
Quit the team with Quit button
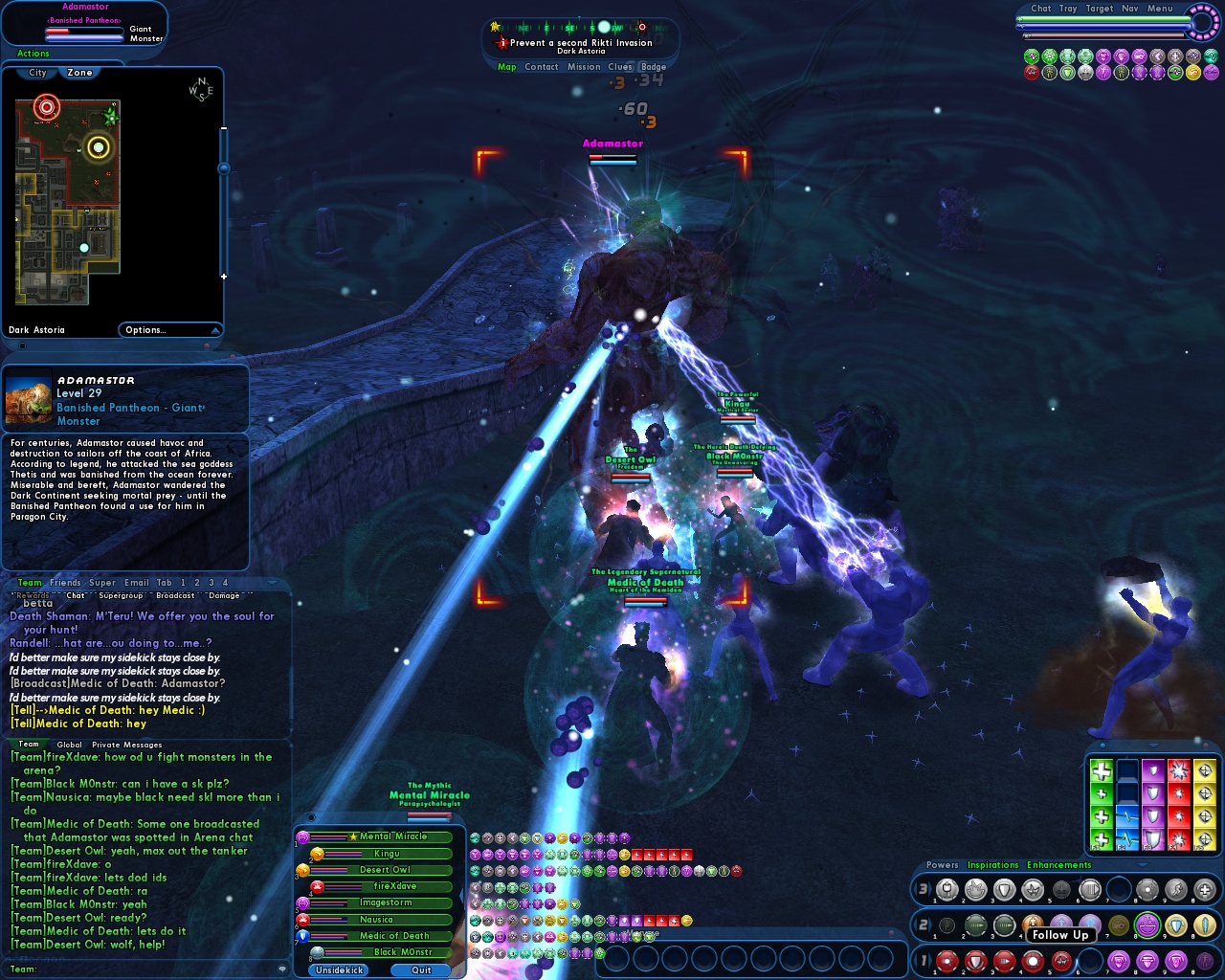pos(421,970)
